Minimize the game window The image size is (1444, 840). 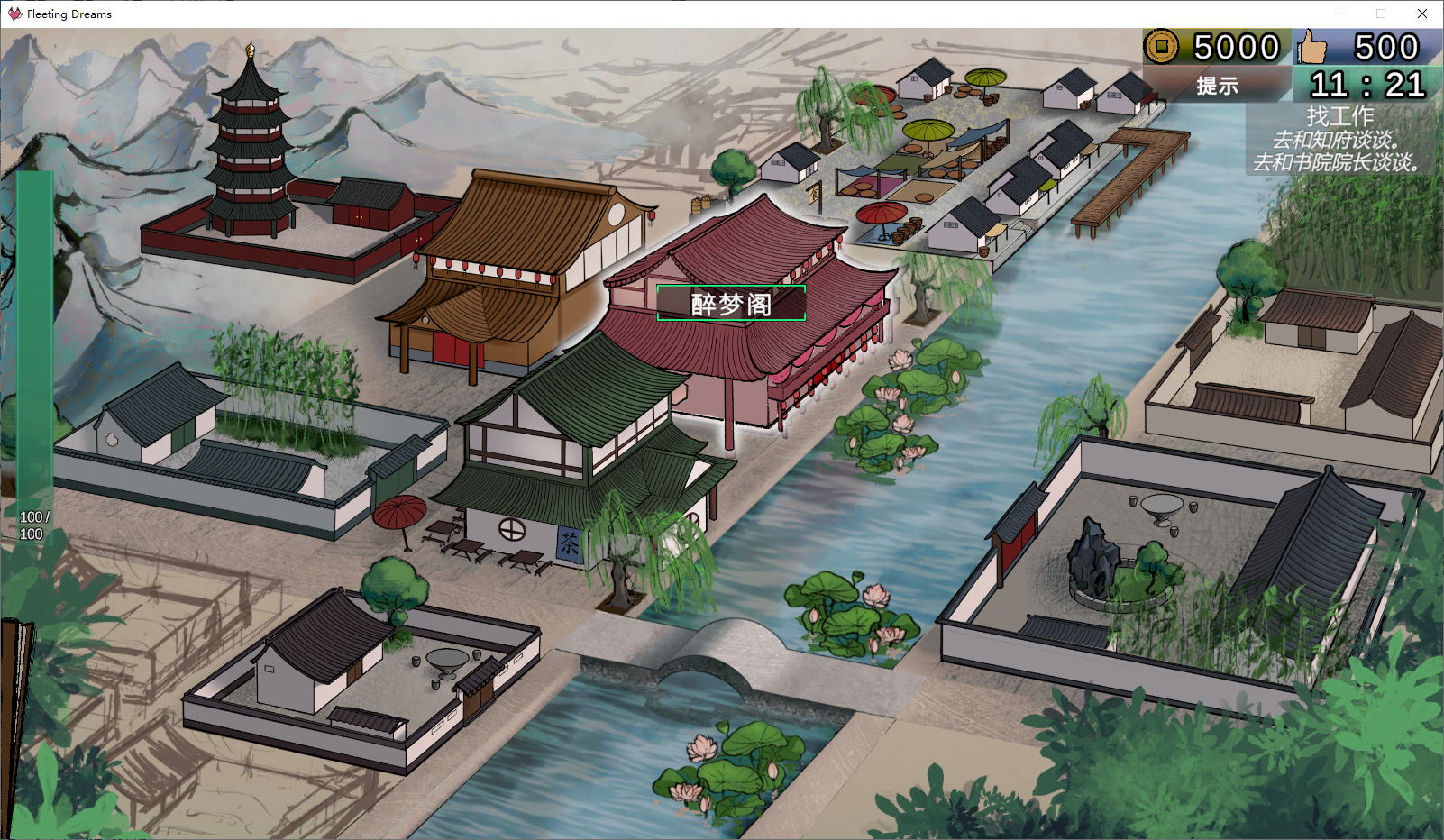(1339, 14)
